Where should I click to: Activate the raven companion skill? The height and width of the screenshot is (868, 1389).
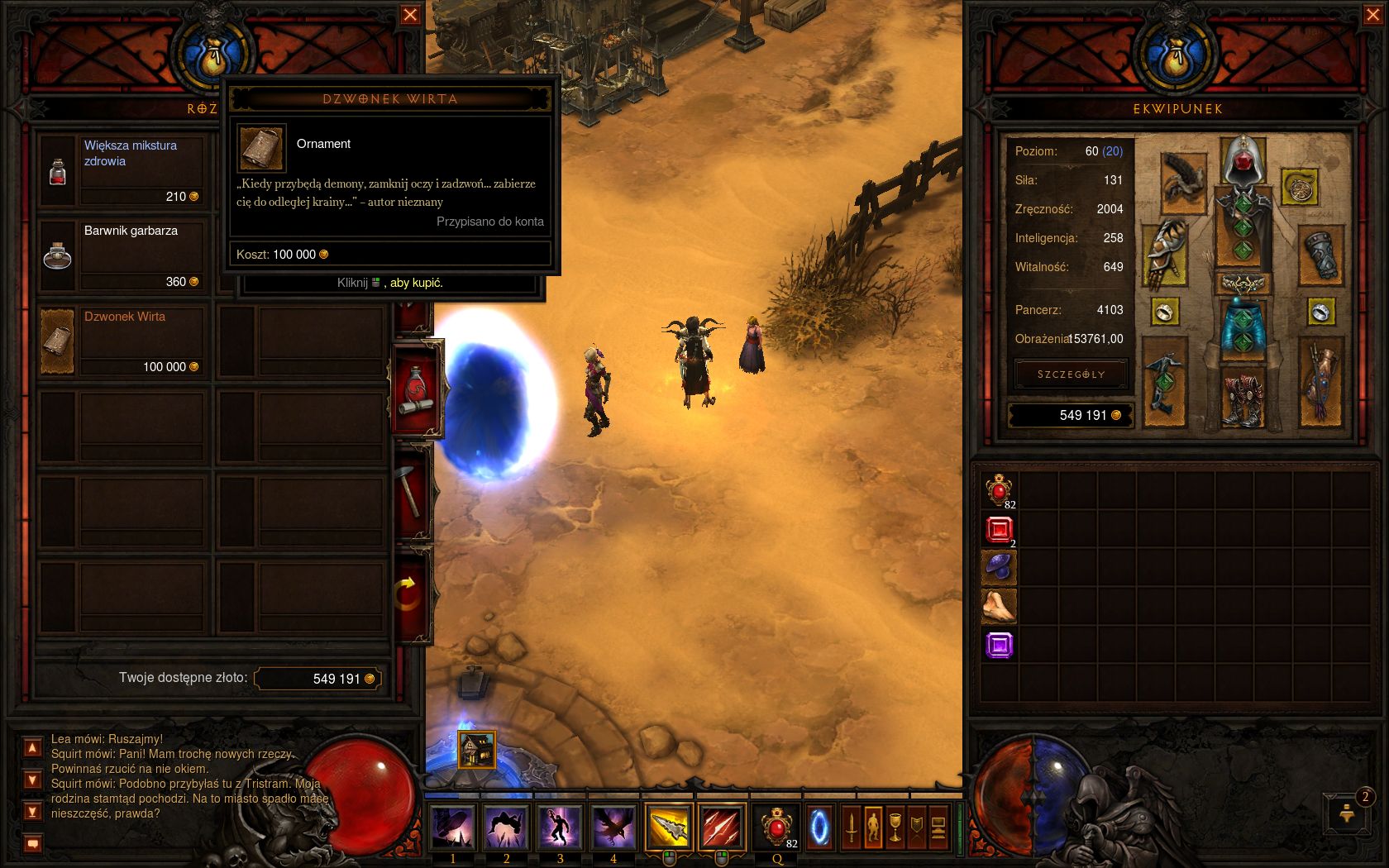[613, 827]
